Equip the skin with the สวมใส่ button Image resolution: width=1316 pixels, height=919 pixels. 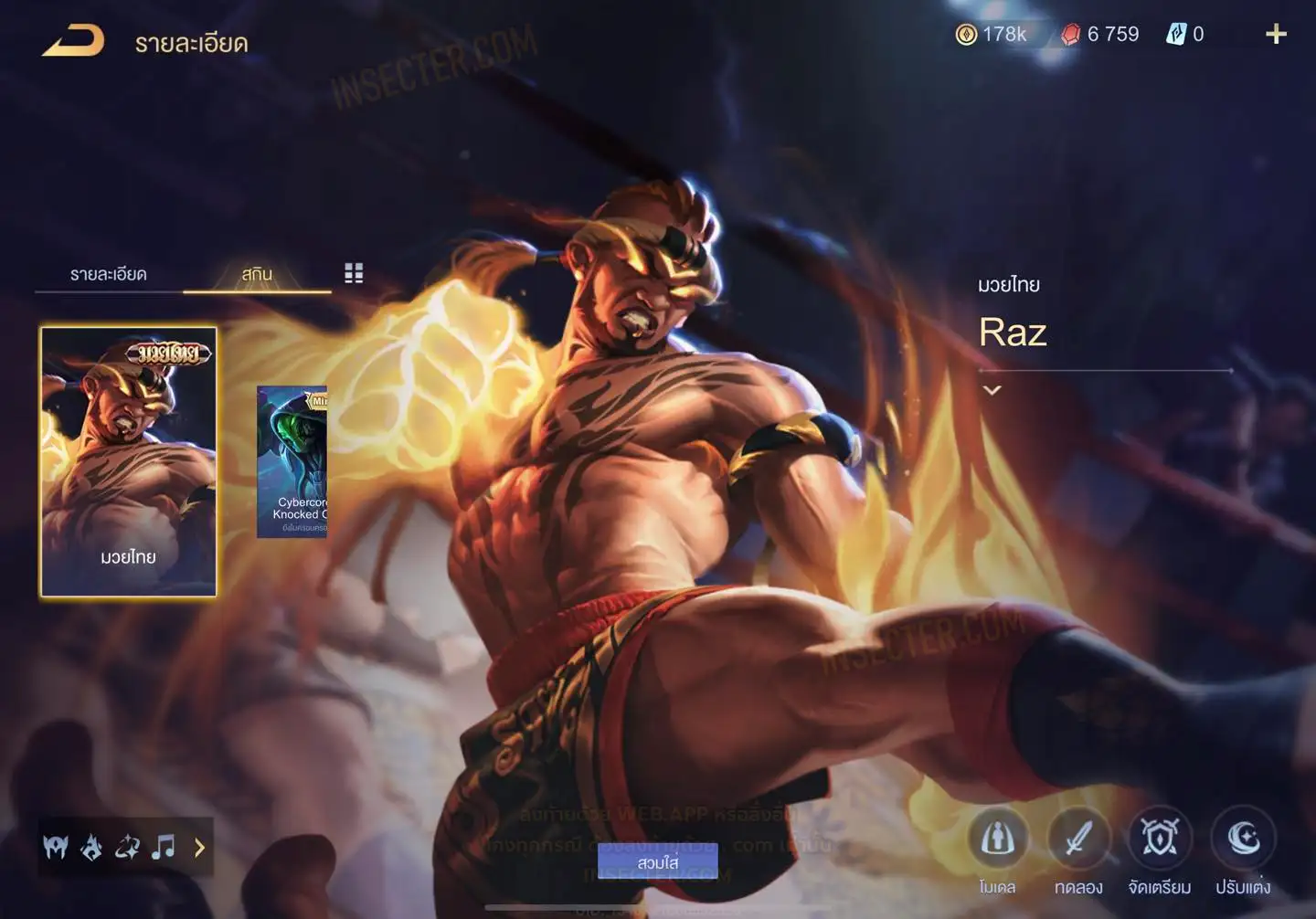[657, 862]
